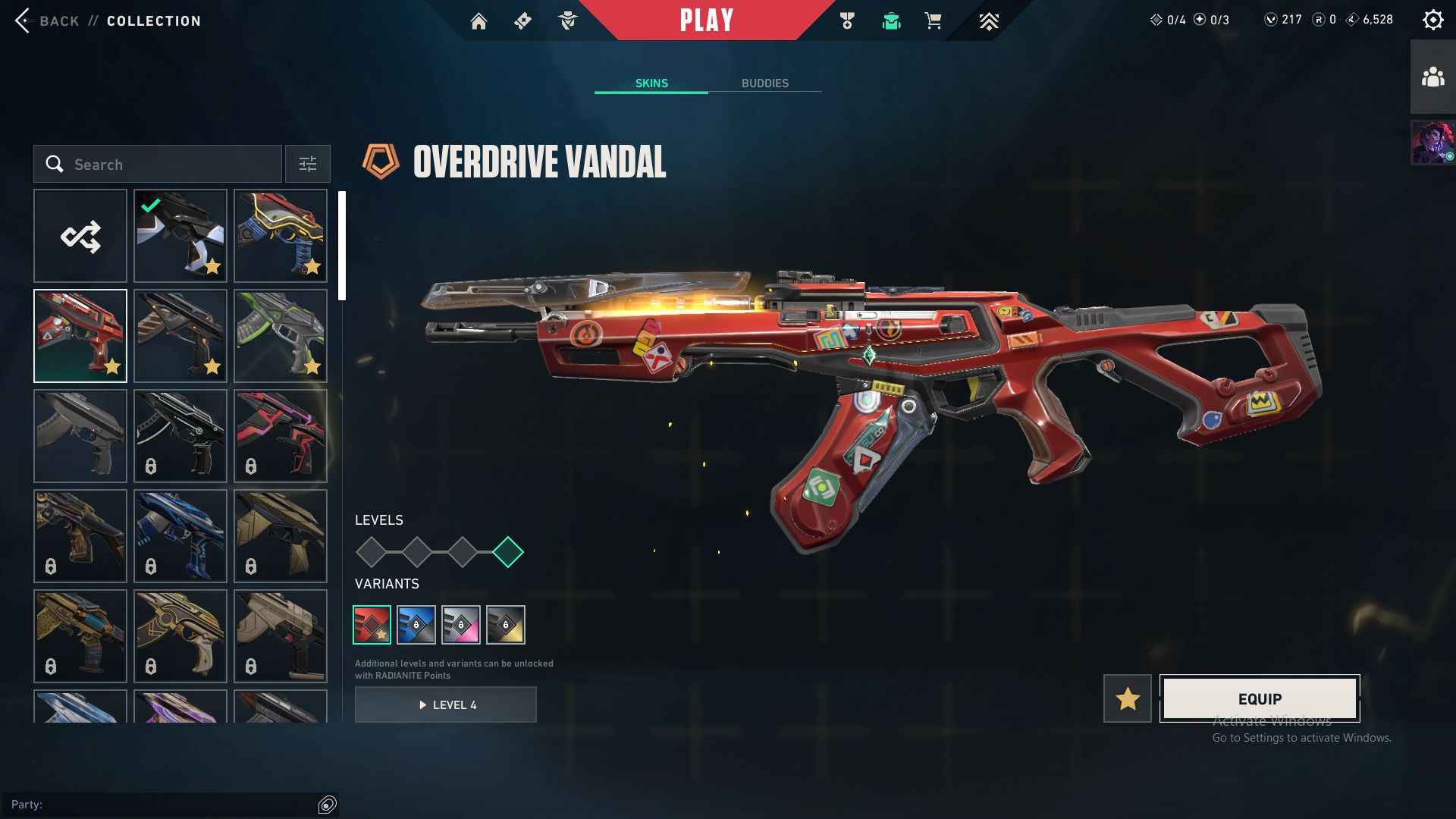The width and height of the screenshot is (1456, 819).
Task: Play the Level 4 preview video
Action: click(x=446, y=704)
